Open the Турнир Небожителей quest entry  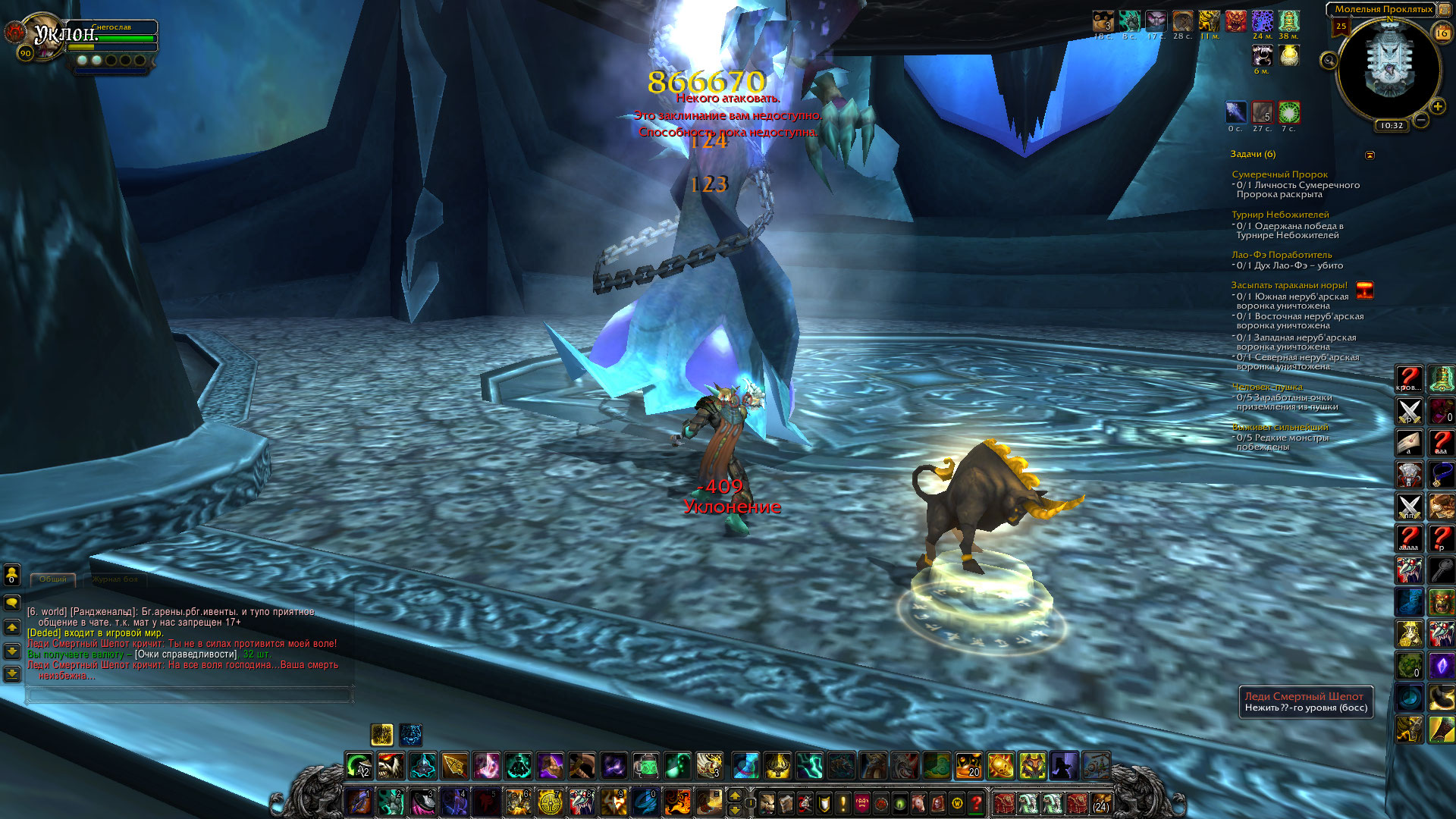tap(1280, 215)
